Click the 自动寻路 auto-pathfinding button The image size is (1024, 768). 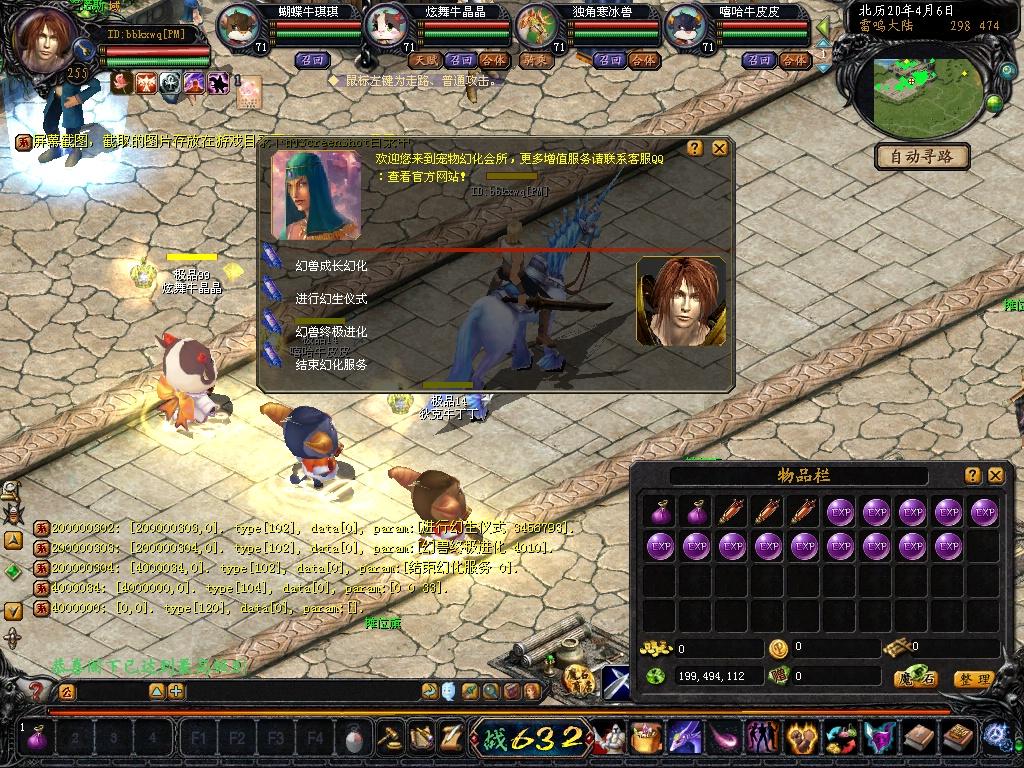click(921, 156)
